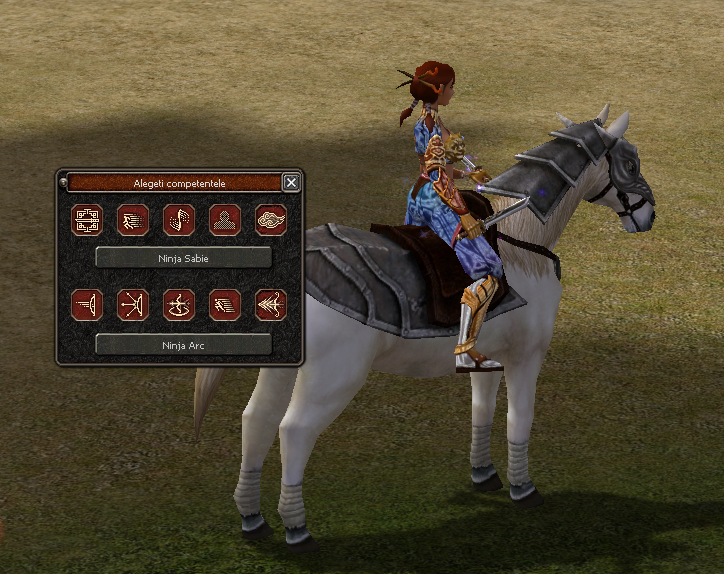Select the single bow shot skill icon
The height and width of the screenshot is (574, 724).
pyautogui.click(x=87, y=305)
